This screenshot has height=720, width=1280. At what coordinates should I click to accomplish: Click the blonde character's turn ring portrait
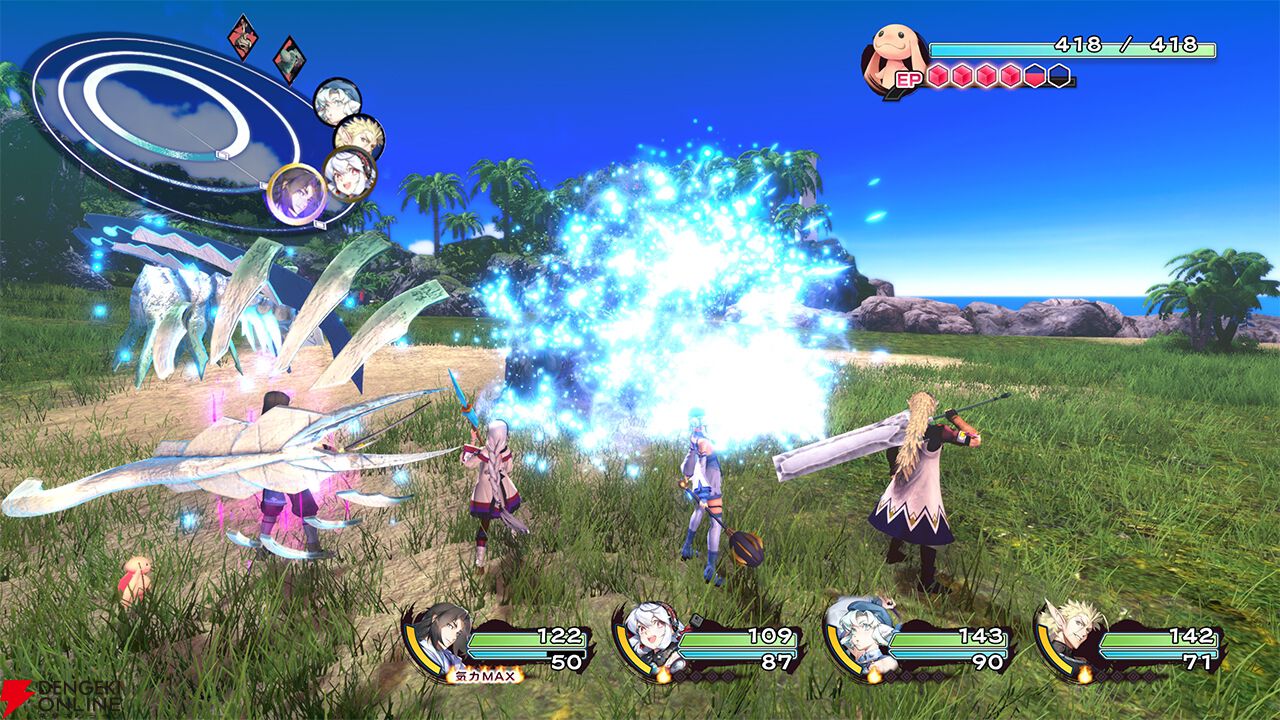tap(359, 137)
